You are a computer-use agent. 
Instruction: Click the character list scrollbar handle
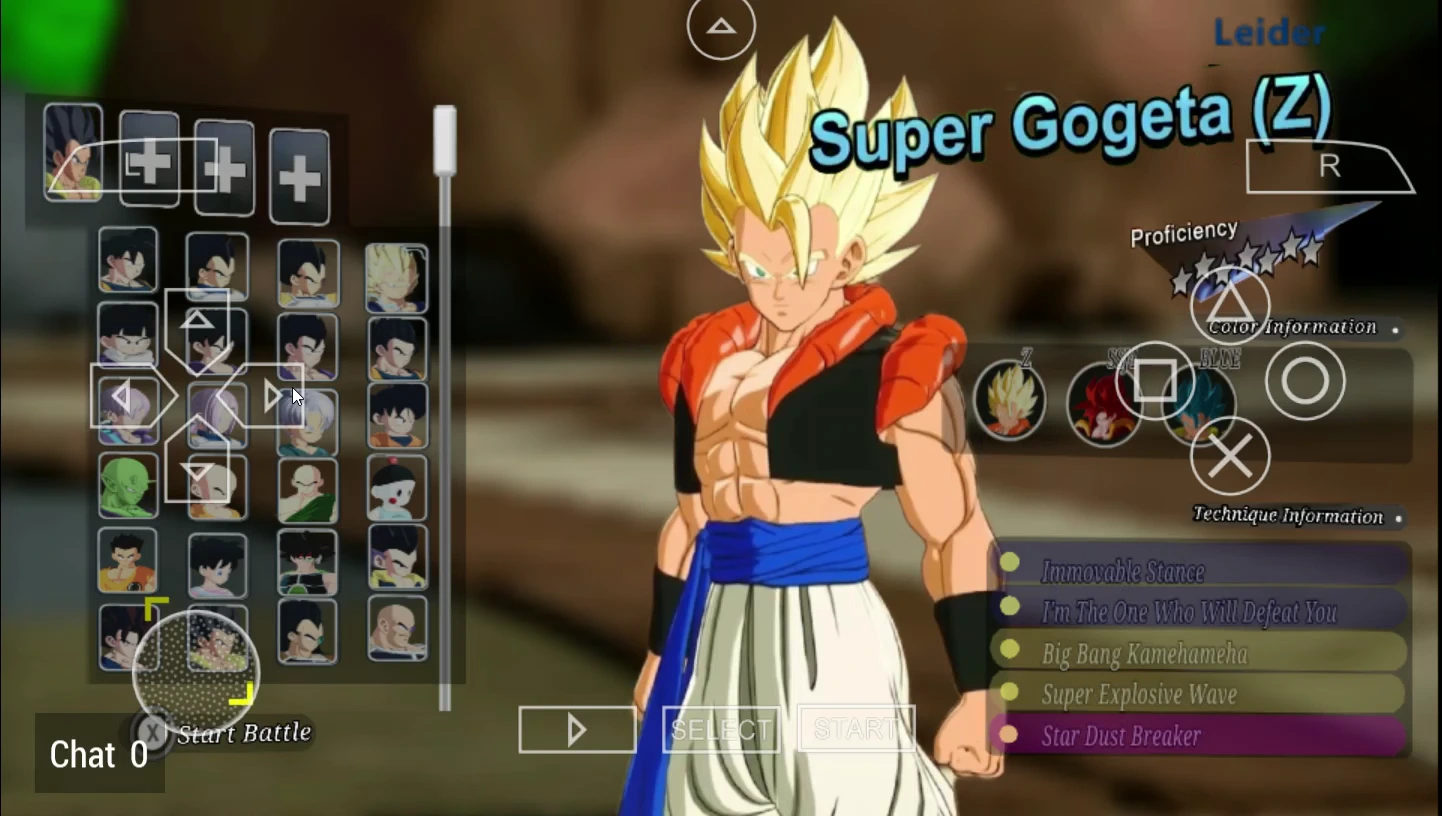point(445,141)
